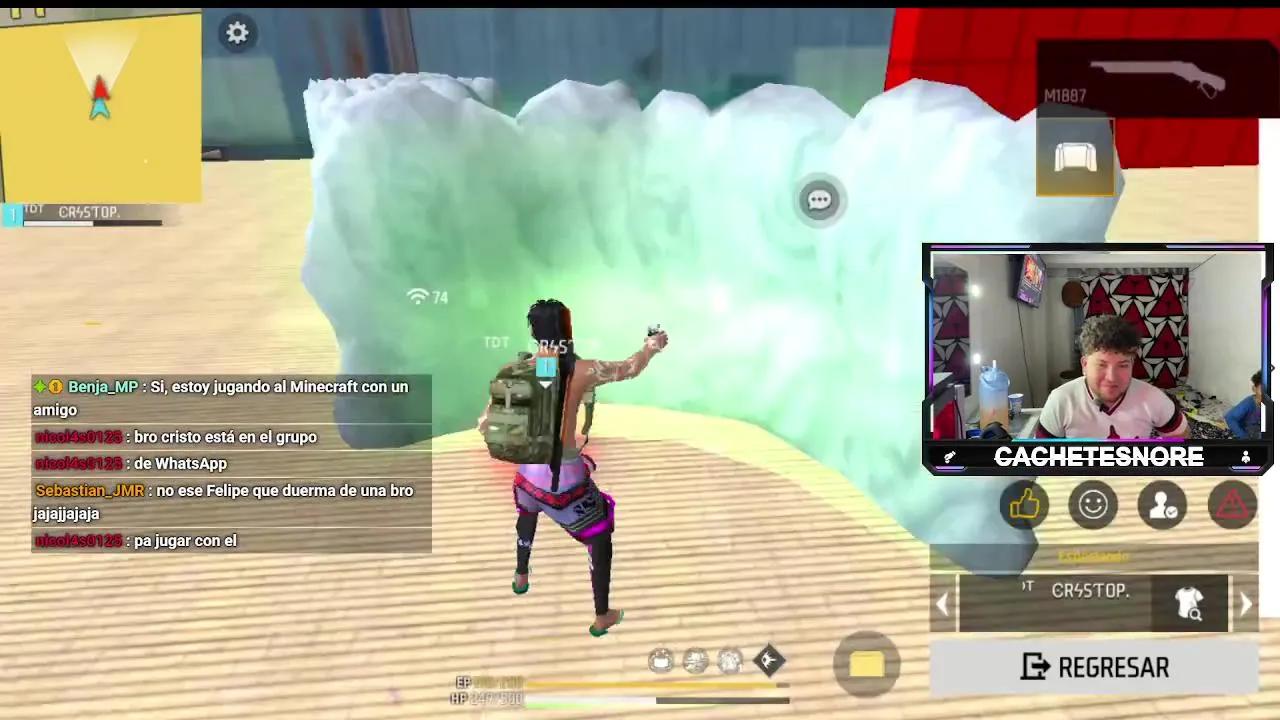The width and height of the screenshot is (1280, 720).
Task: Switch to the next player with the right arrow
Action: [1245, 602]
